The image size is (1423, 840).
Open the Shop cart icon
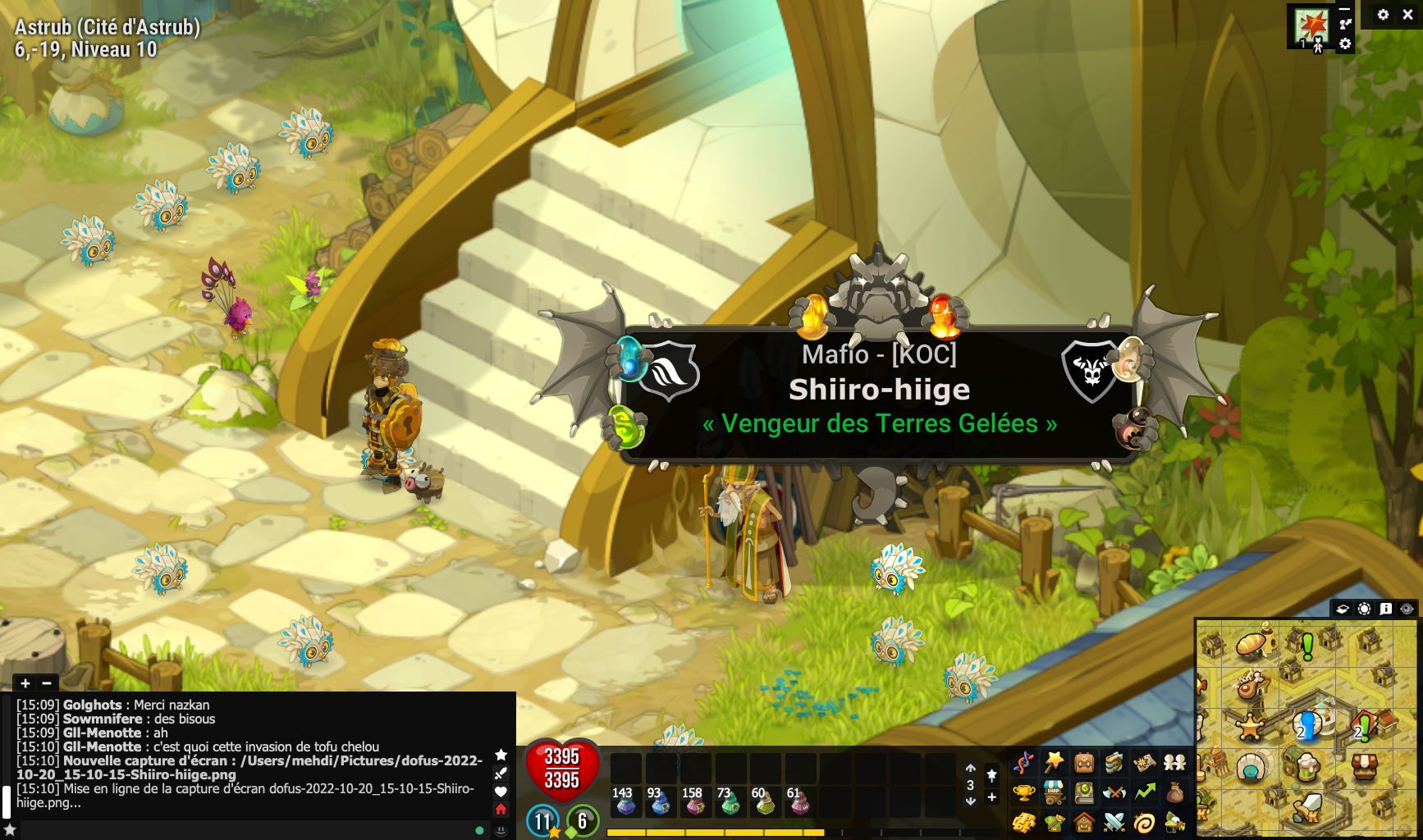(1054, 792)
